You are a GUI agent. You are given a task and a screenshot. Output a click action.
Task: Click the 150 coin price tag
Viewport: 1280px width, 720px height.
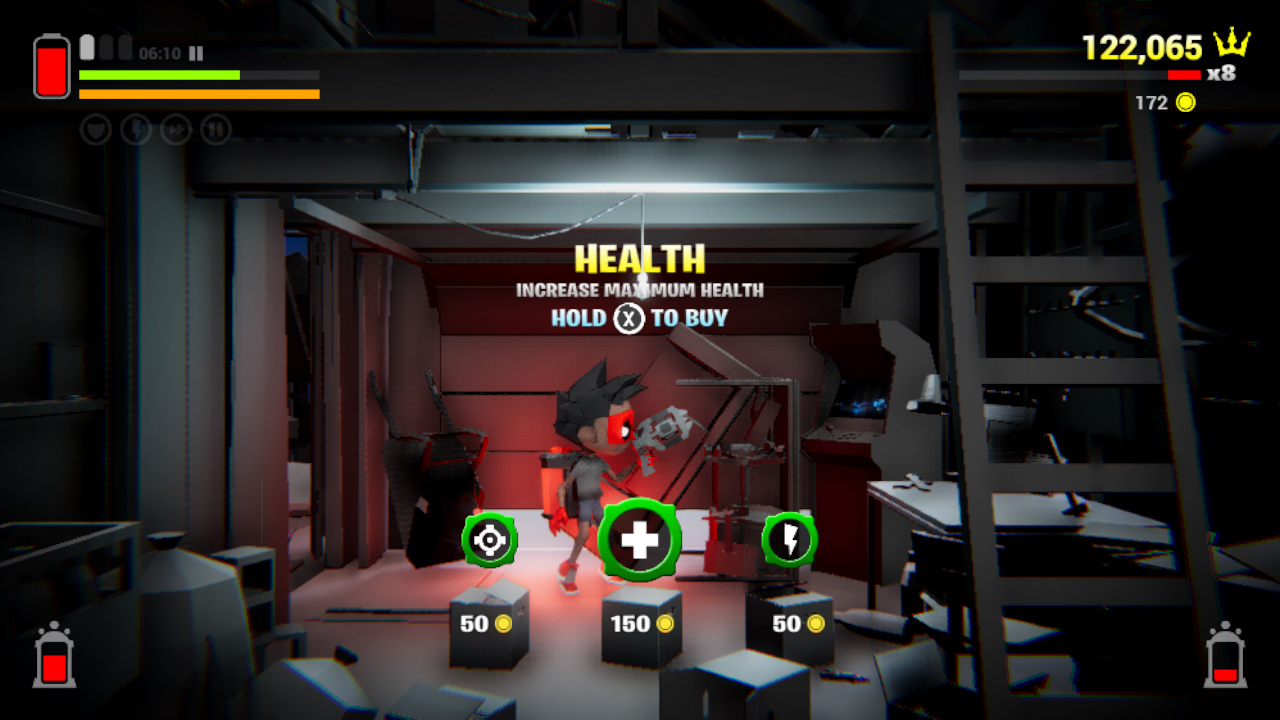coord(641,623)
